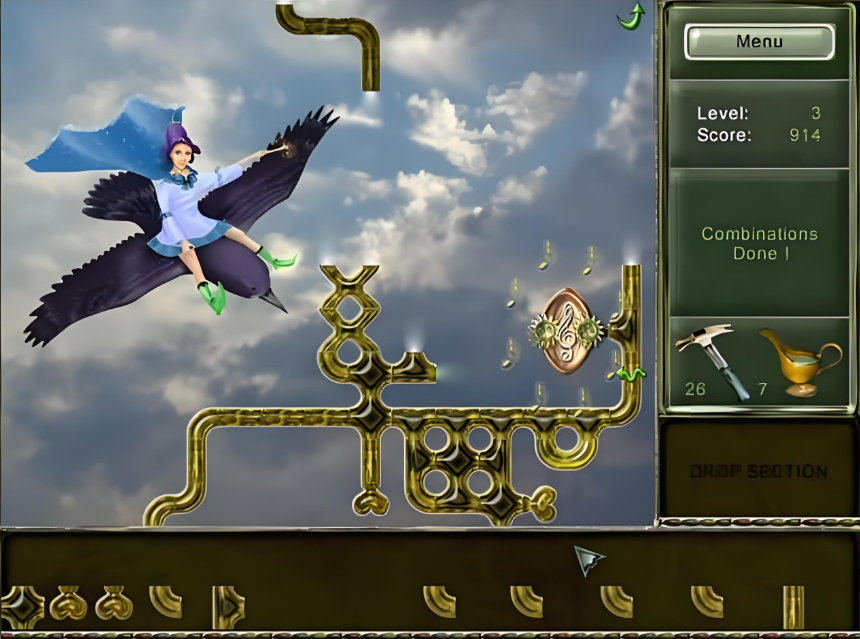Open the Menu button

(759, 42)
